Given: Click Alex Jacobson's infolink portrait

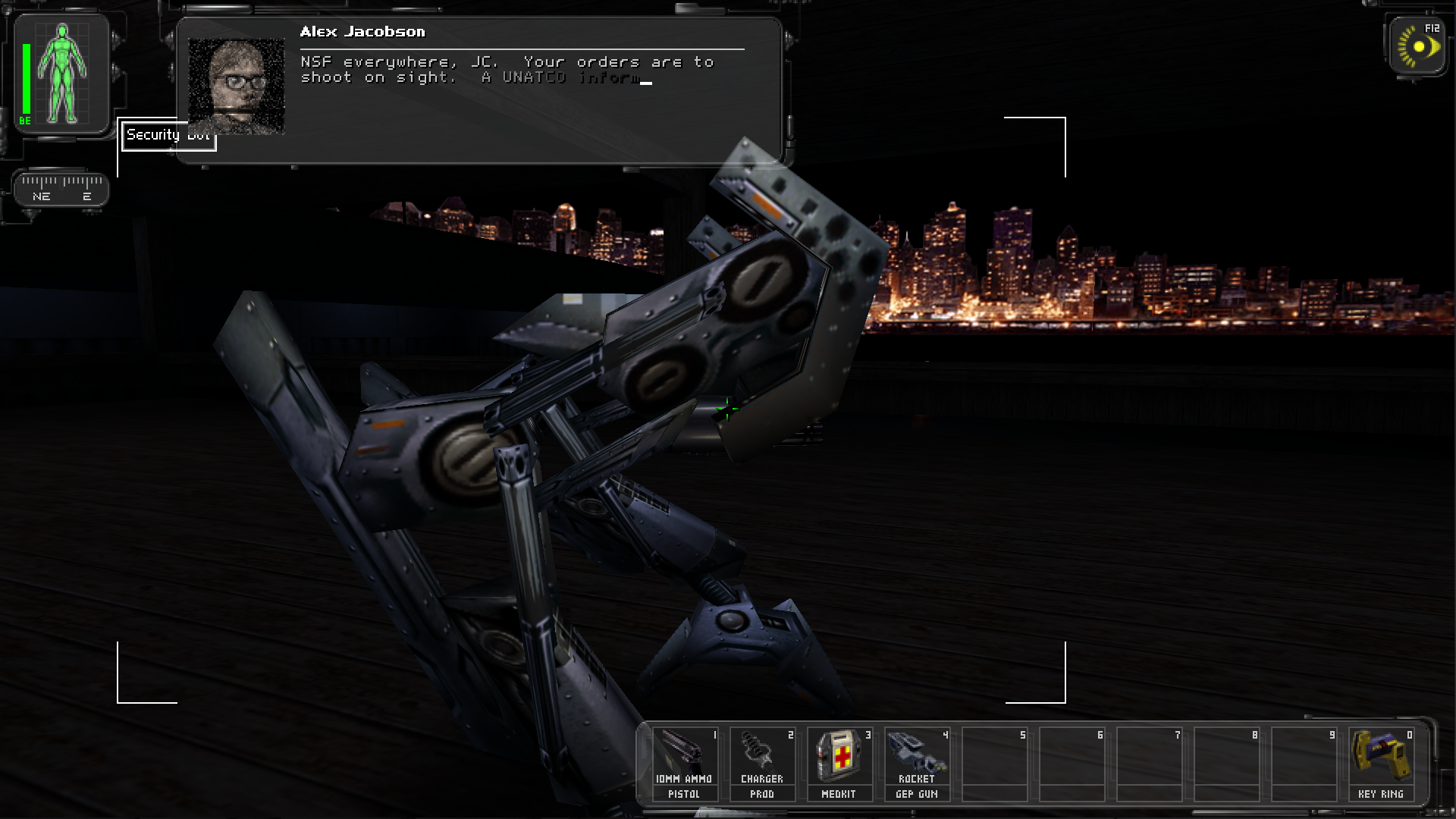Looking at the screenshot, I should (x=236, y=86).
